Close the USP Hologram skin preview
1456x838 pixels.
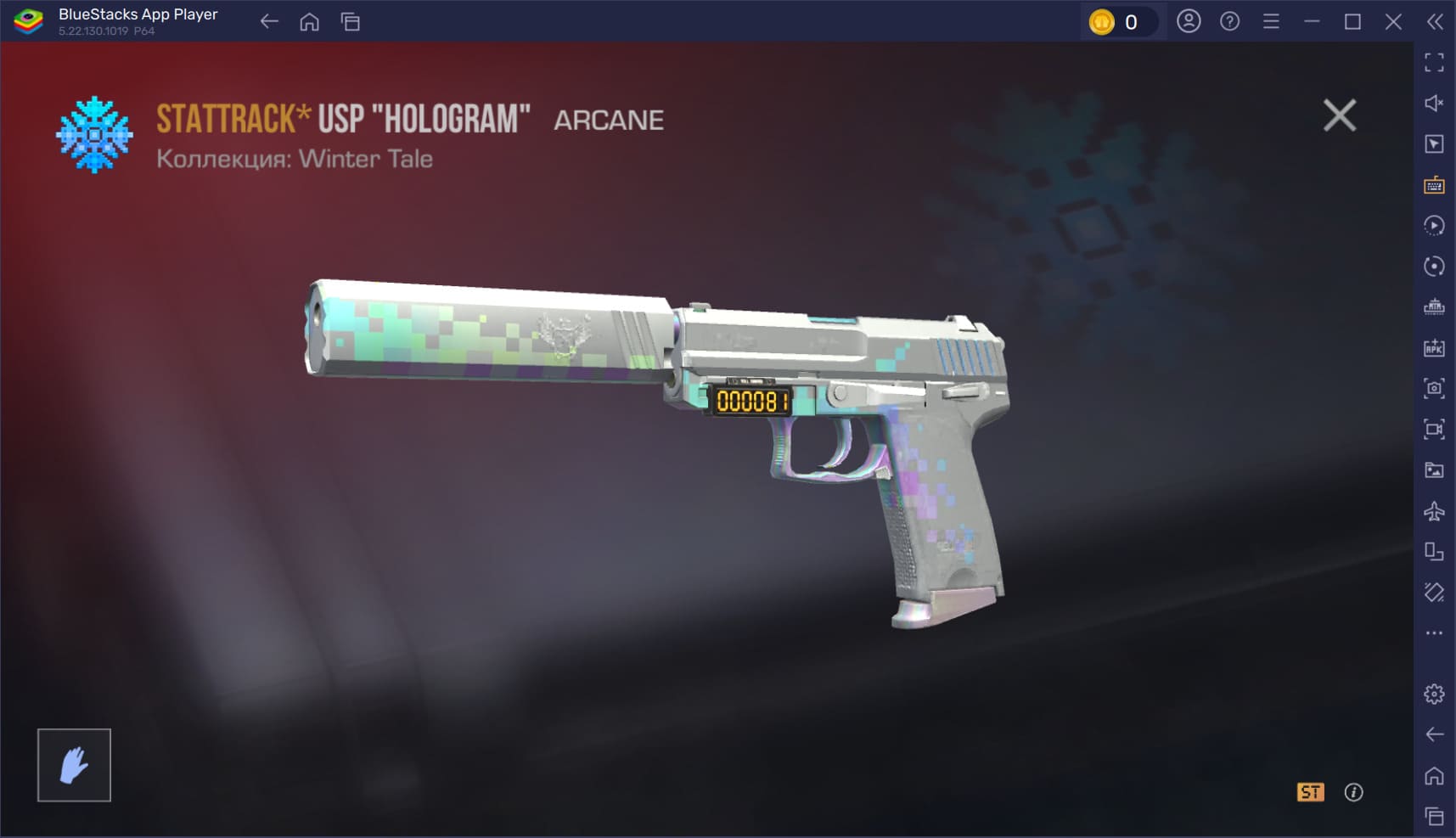coord(1339,115)
